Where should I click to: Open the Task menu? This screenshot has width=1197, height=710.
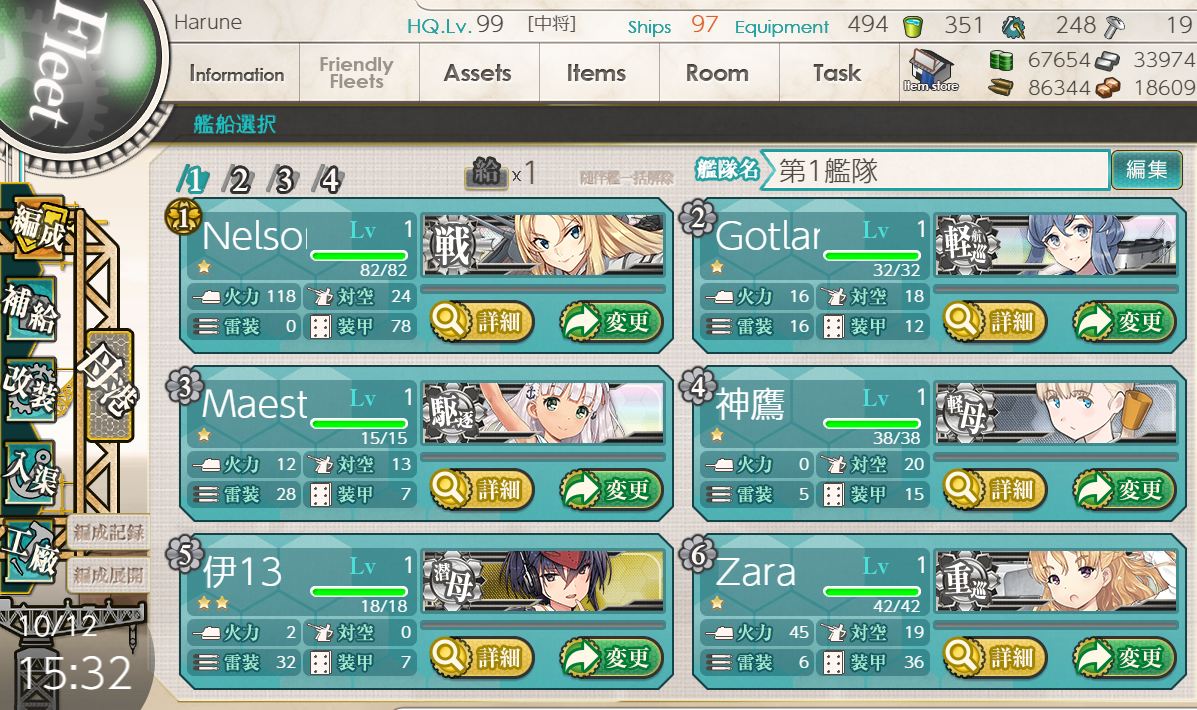pyautogui.click(x=837, y=74)
